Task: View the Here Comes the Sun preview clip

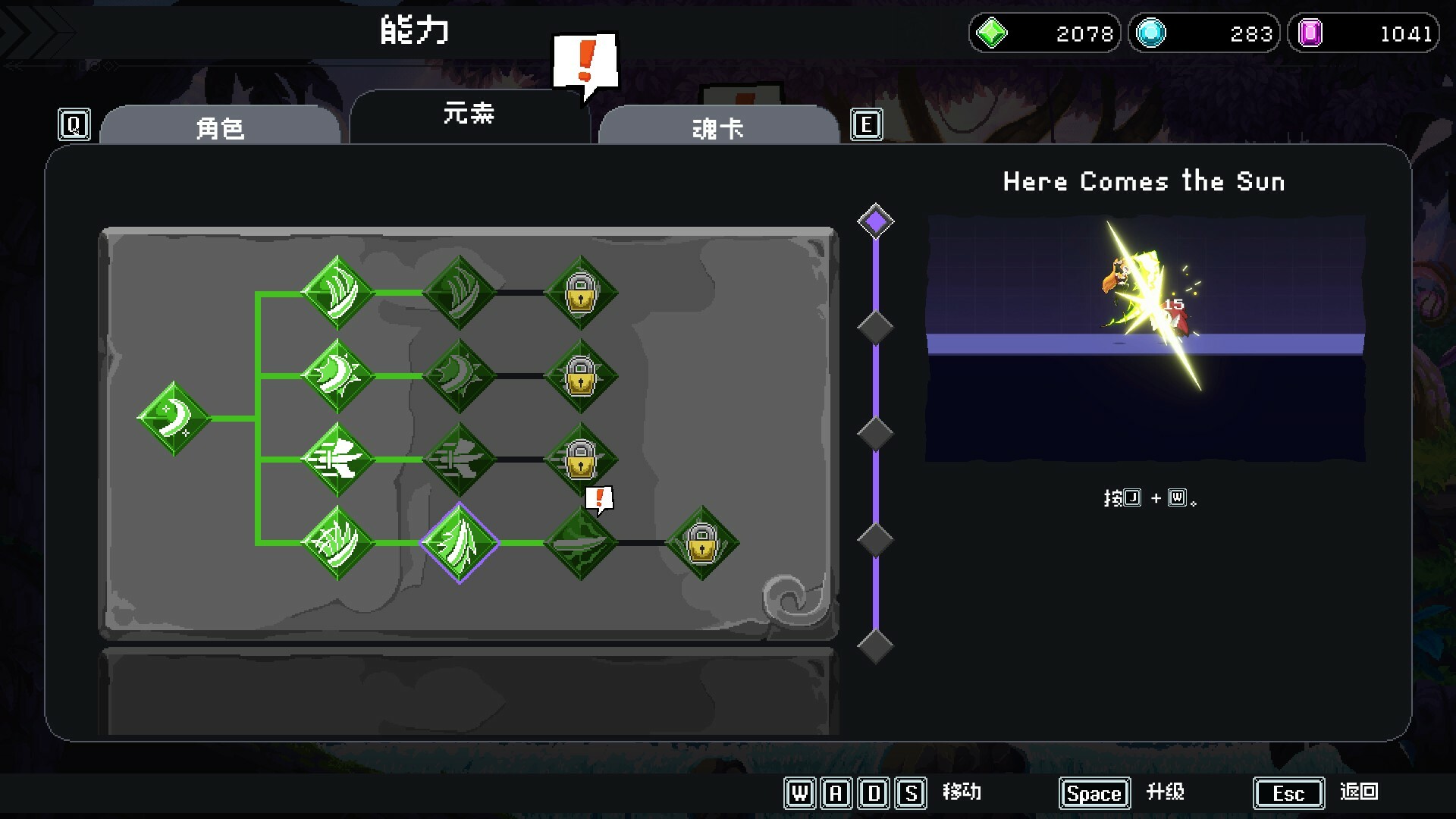Action: click(x=1145, y=338)
